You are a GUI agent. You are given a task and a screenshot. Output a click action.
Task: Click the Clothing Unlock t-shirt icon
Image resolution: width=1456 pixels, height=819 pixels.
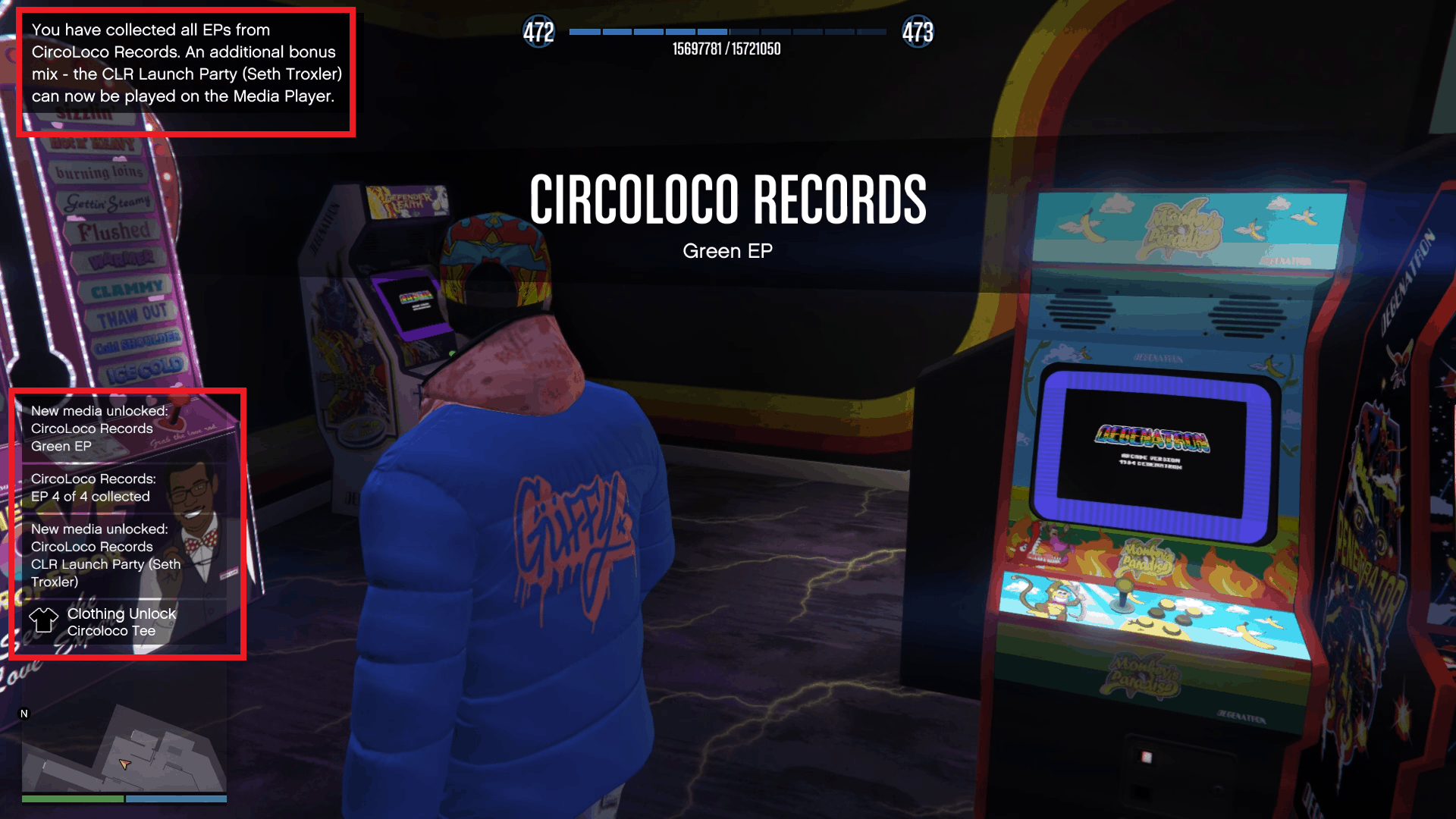click(44, 620)
